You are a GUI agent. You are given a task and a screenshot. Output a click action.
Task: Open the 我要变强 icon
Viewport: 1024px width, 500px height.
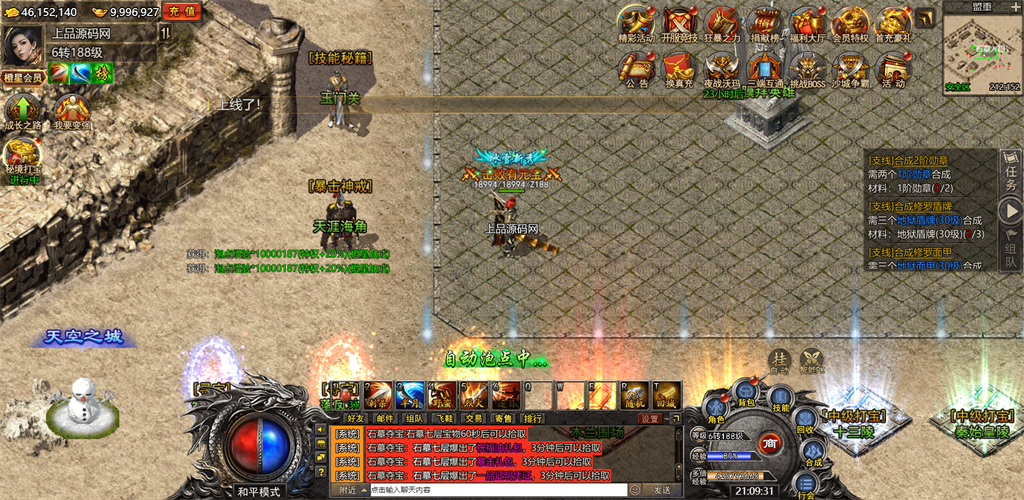(x=71, y=112)
